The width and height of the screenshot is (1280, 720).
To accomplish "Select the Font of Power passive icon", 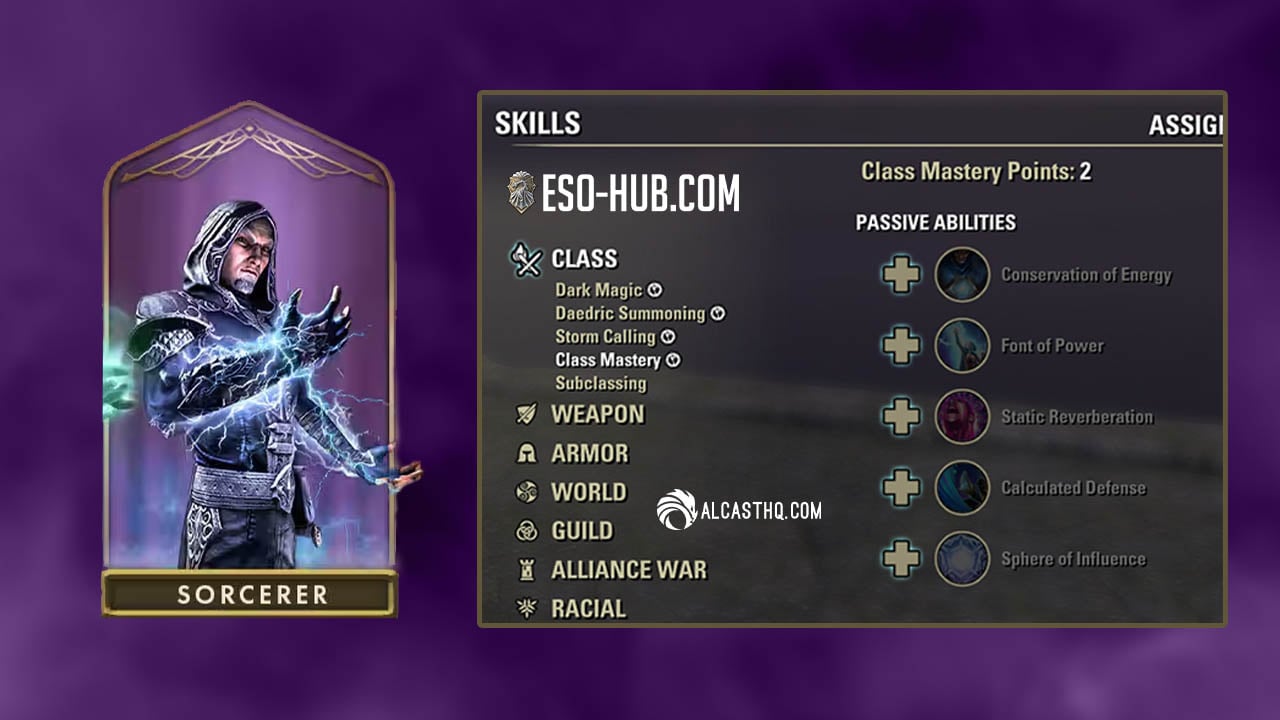I will [x=962, y=346].
